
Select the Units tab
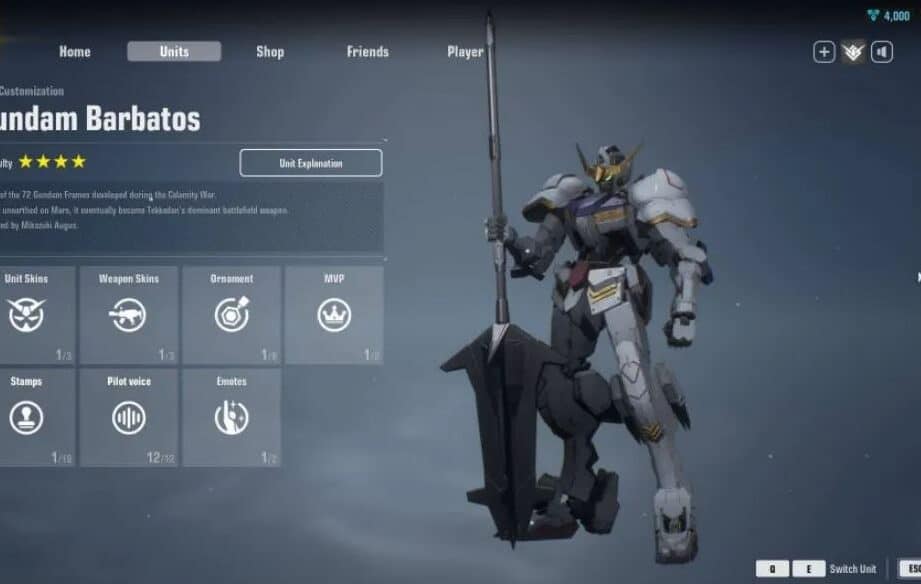tap(174, 52)
